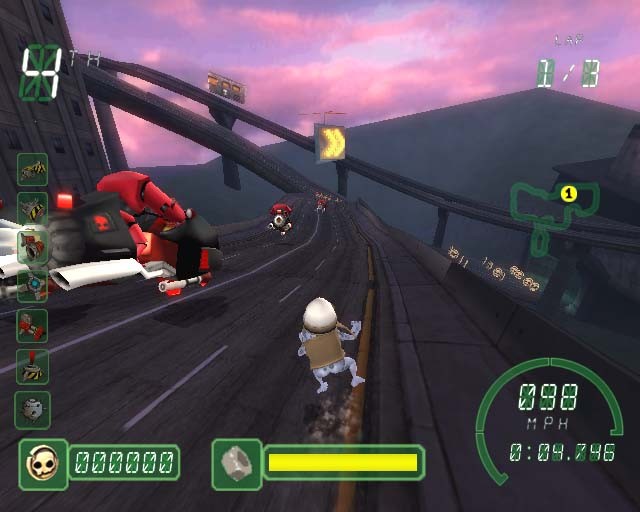Click the yellow player marker on the minimap
This screenshot has width=640, height=512.
(568, 193)
